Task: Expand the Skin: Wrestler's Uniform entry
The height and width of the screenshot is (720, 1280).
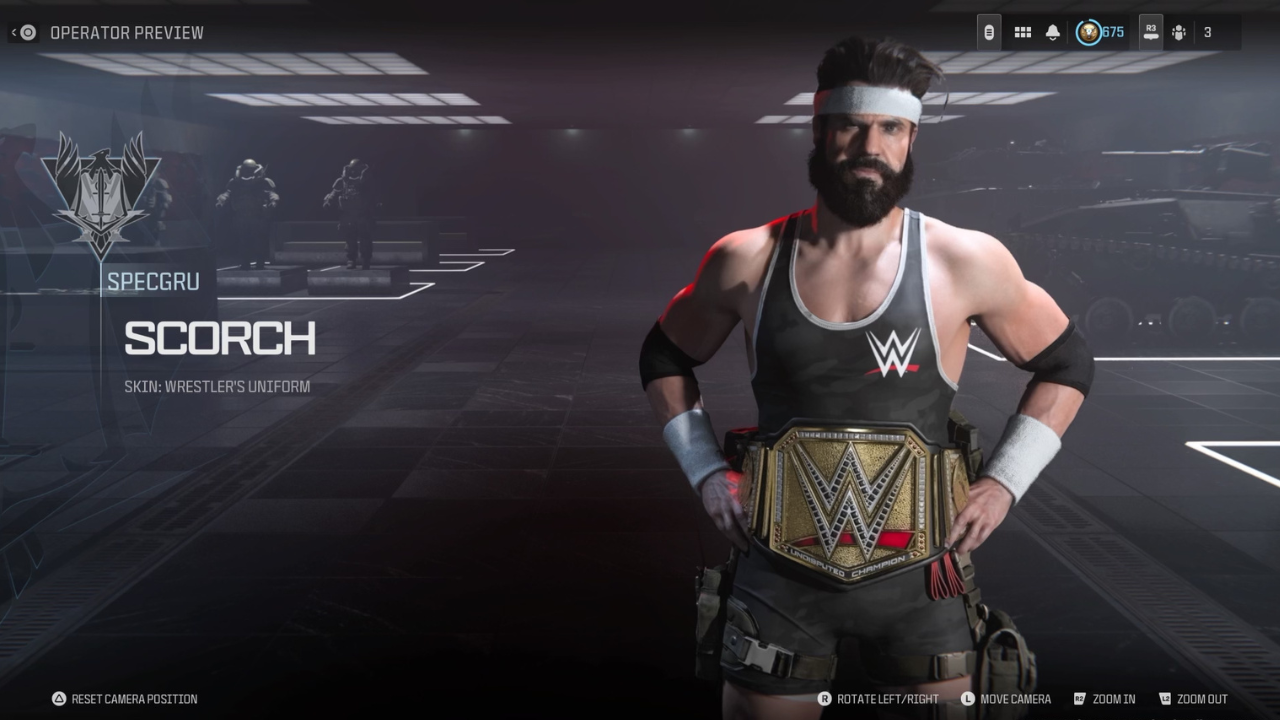Action: pyautogui.click(x=216, y=386)
